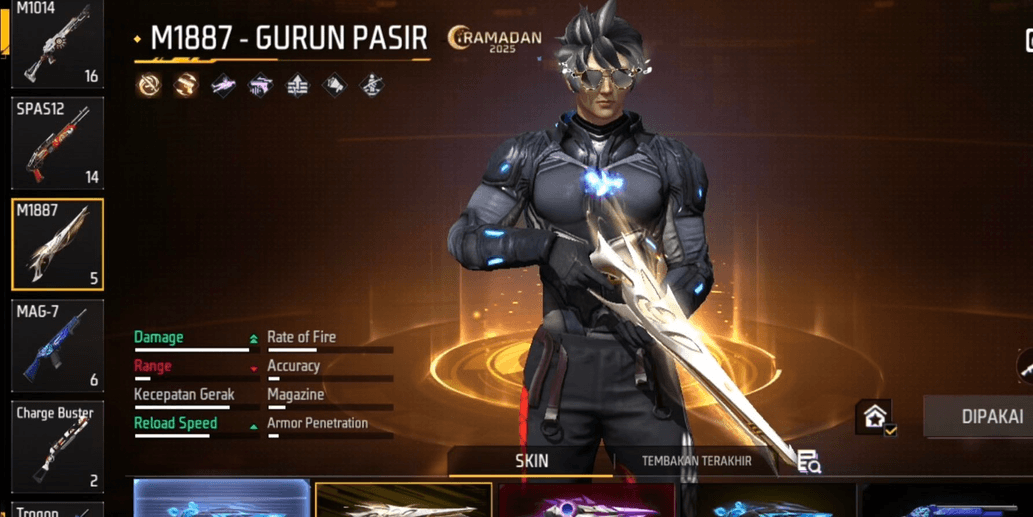The image size is (1033, 517).
Task: Choose the SPAS12 shotgun entry
Action: click(57, 143)
